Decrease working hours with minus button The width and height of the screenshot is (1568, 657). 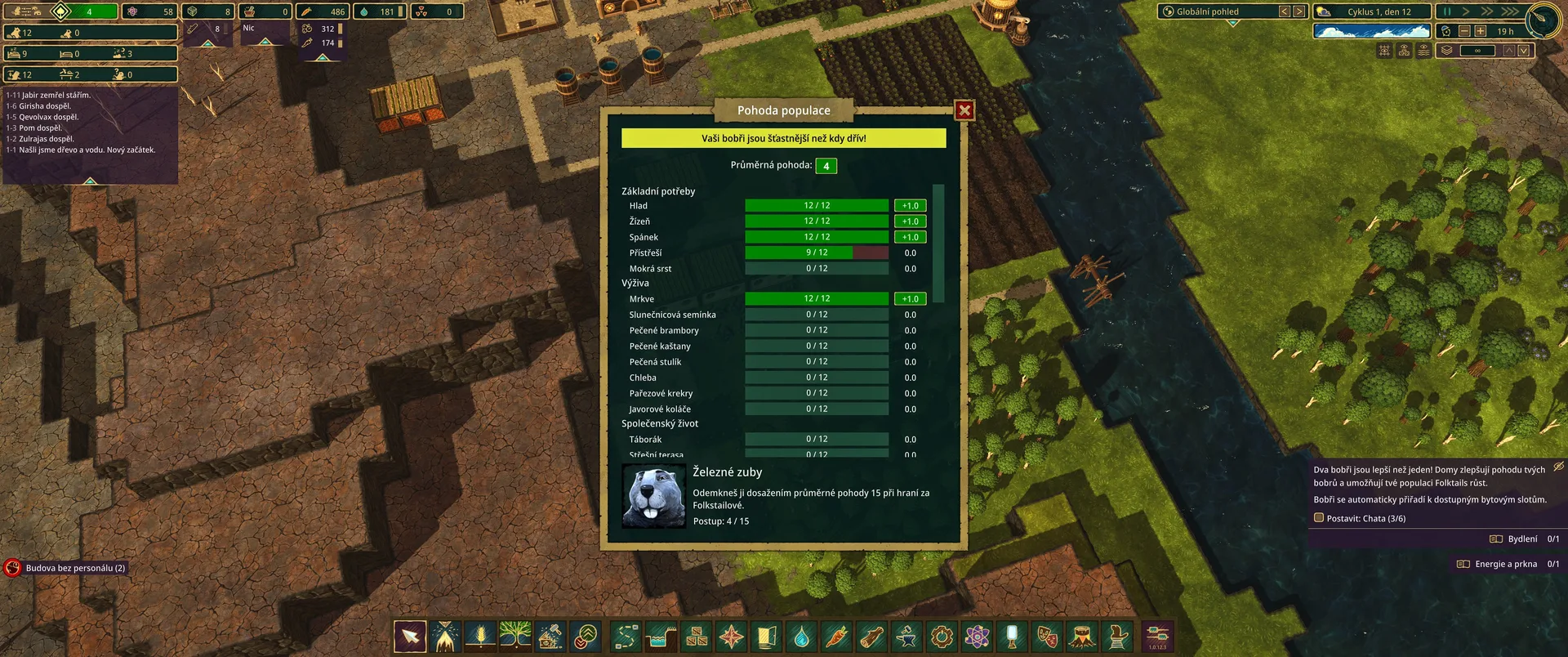1464,31
